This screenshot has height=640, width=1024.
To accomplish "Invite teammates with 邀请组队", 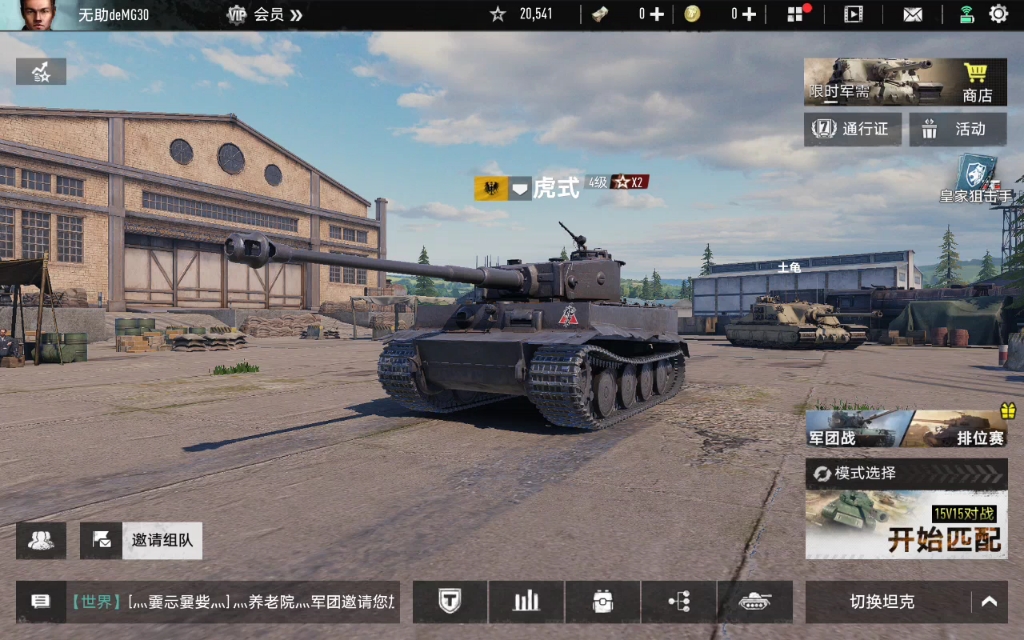I will tap(141, 541).
